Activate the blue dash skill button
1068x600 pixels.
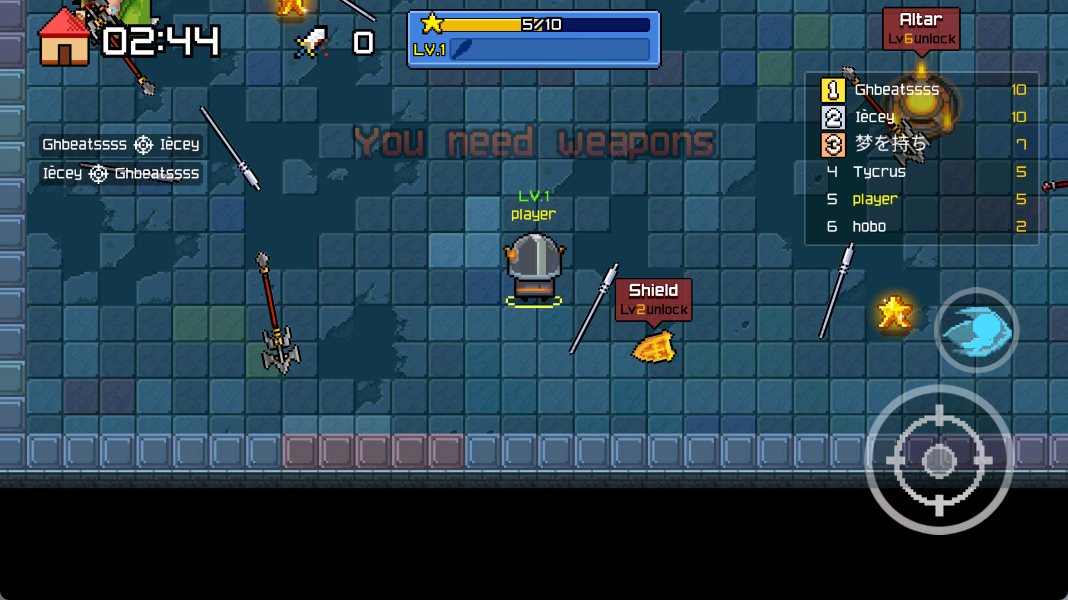pos(976,330)
